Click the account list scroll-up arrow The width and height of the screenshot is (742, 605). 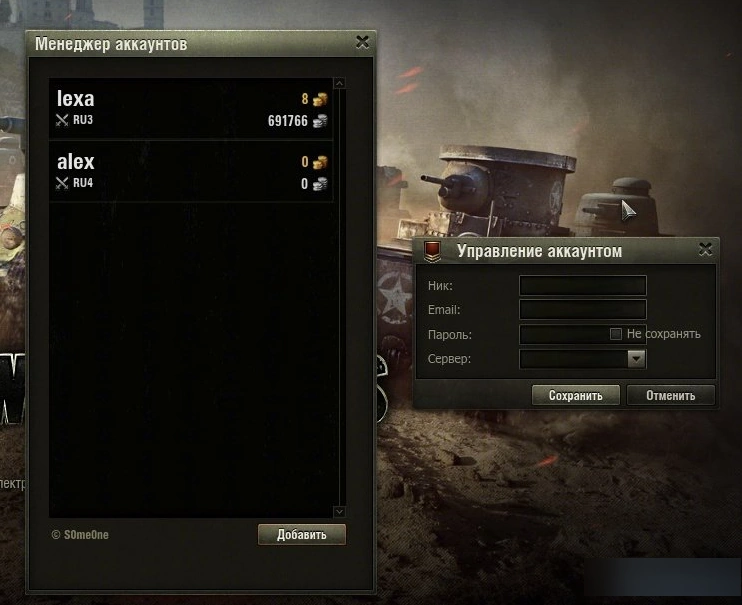tap(339, 83)
